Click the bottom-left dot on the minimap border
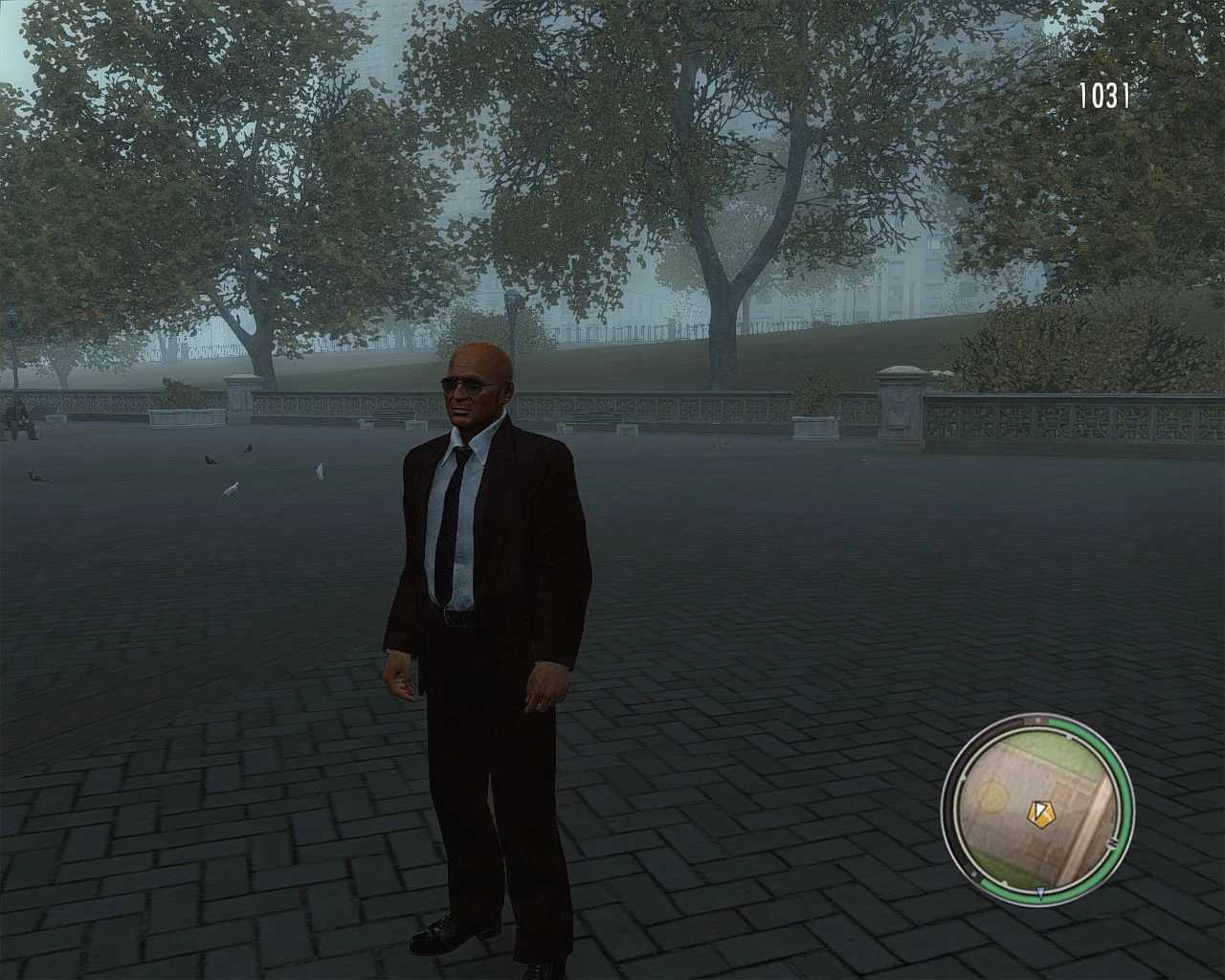This screenshot has width=1225, height=980. click(974, 873)
